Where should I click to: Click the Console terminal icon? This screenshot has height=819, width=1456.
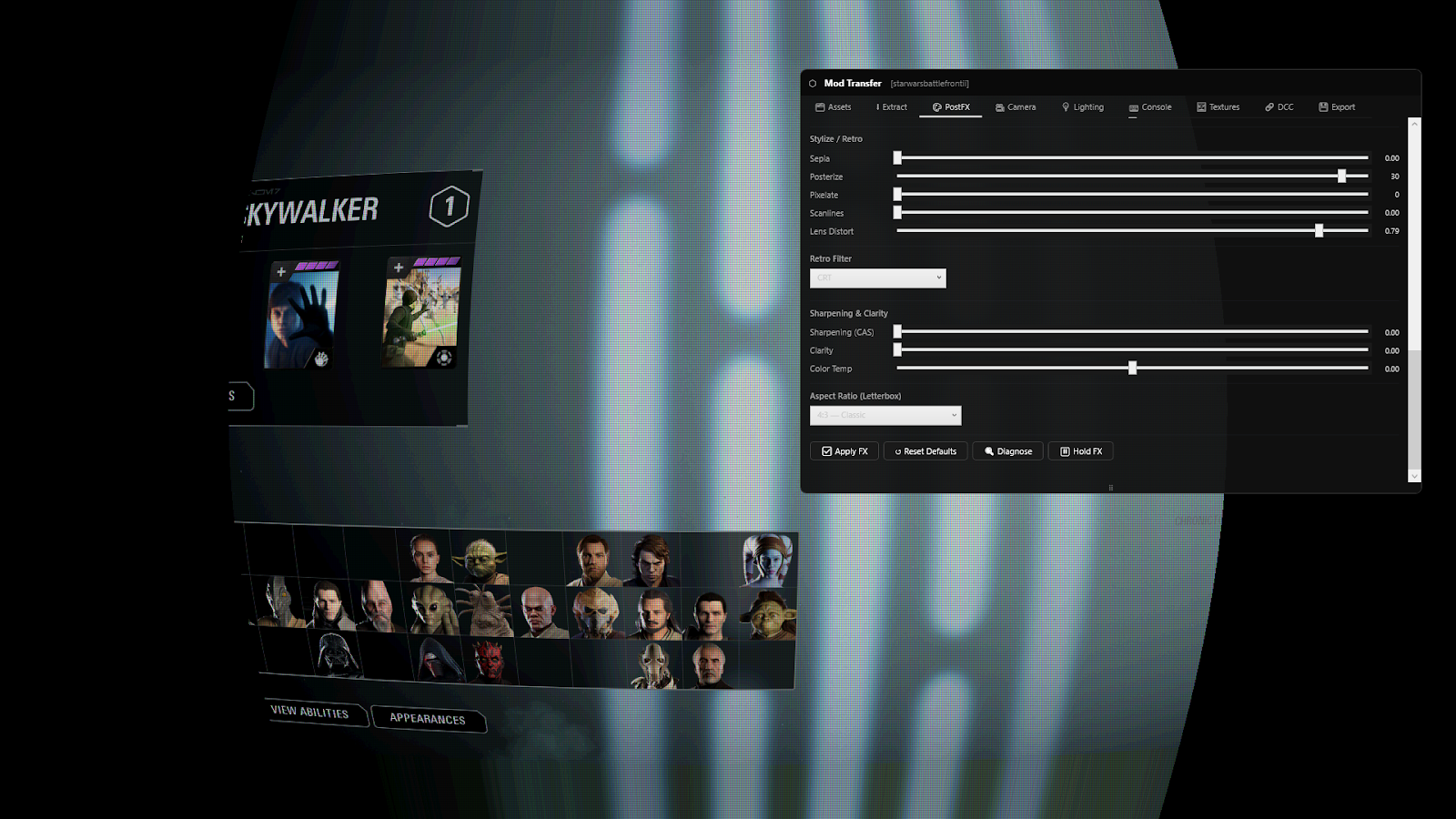1132,106
